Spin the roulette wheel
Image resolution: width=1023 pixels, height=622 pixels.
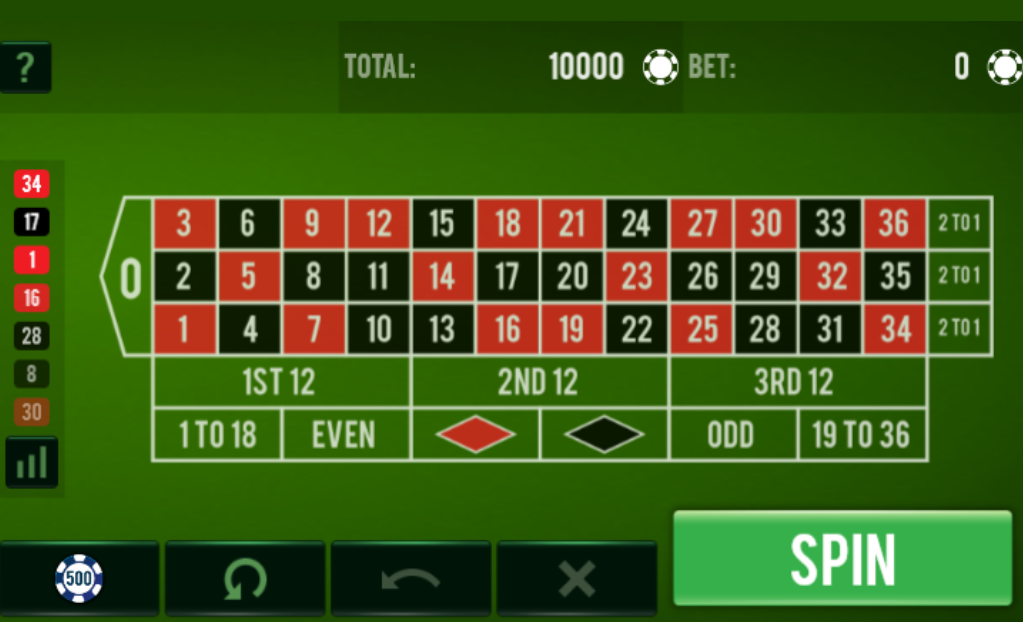pos(842,558)
